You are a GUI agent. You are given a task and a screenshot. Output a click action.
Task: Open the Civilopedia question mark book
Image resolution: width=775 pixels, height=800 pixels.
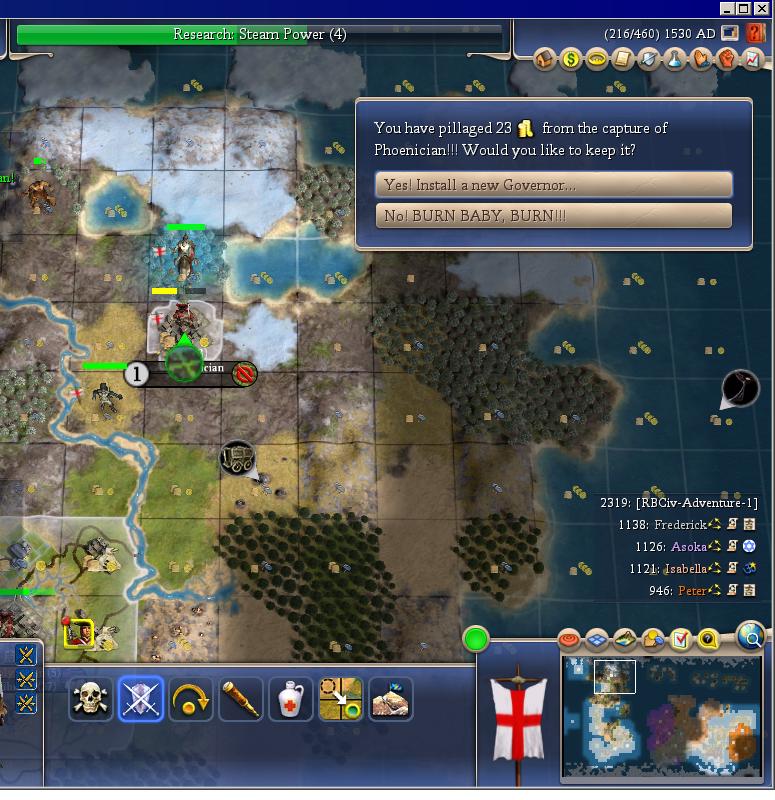point(755,33)
